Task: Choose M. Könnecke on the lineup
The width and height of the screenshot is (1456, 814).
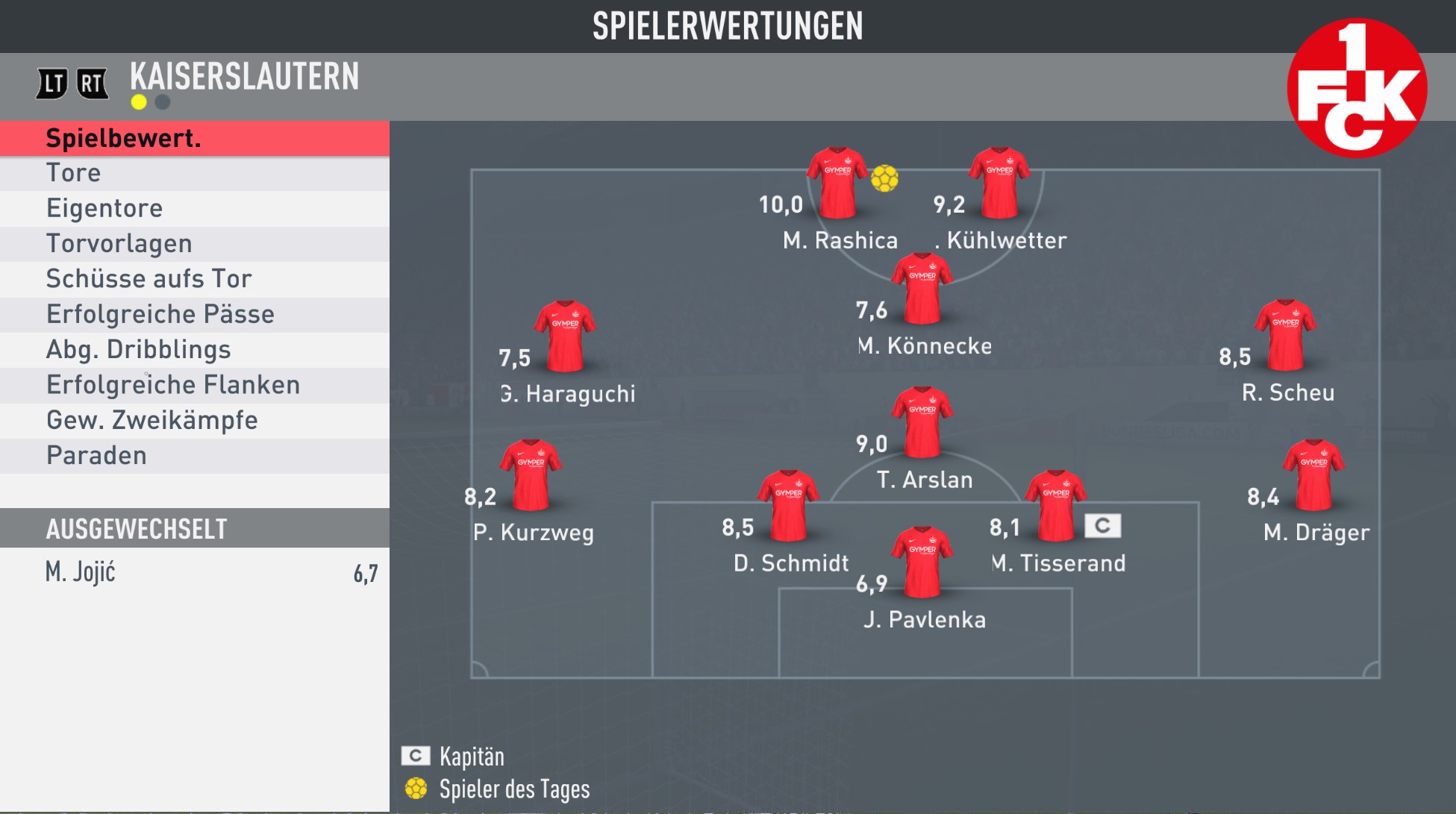Action: [x=922, y=289]
